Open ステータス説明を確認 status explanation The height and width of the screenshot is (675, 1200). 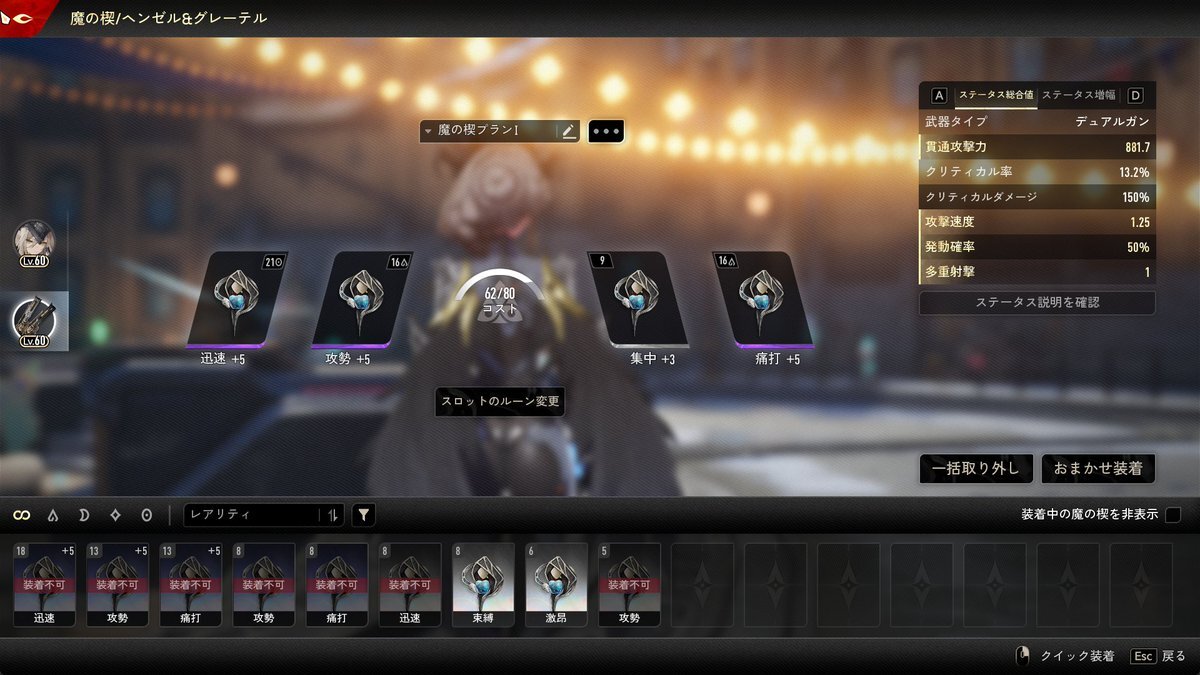click(x=1037, y=302)
